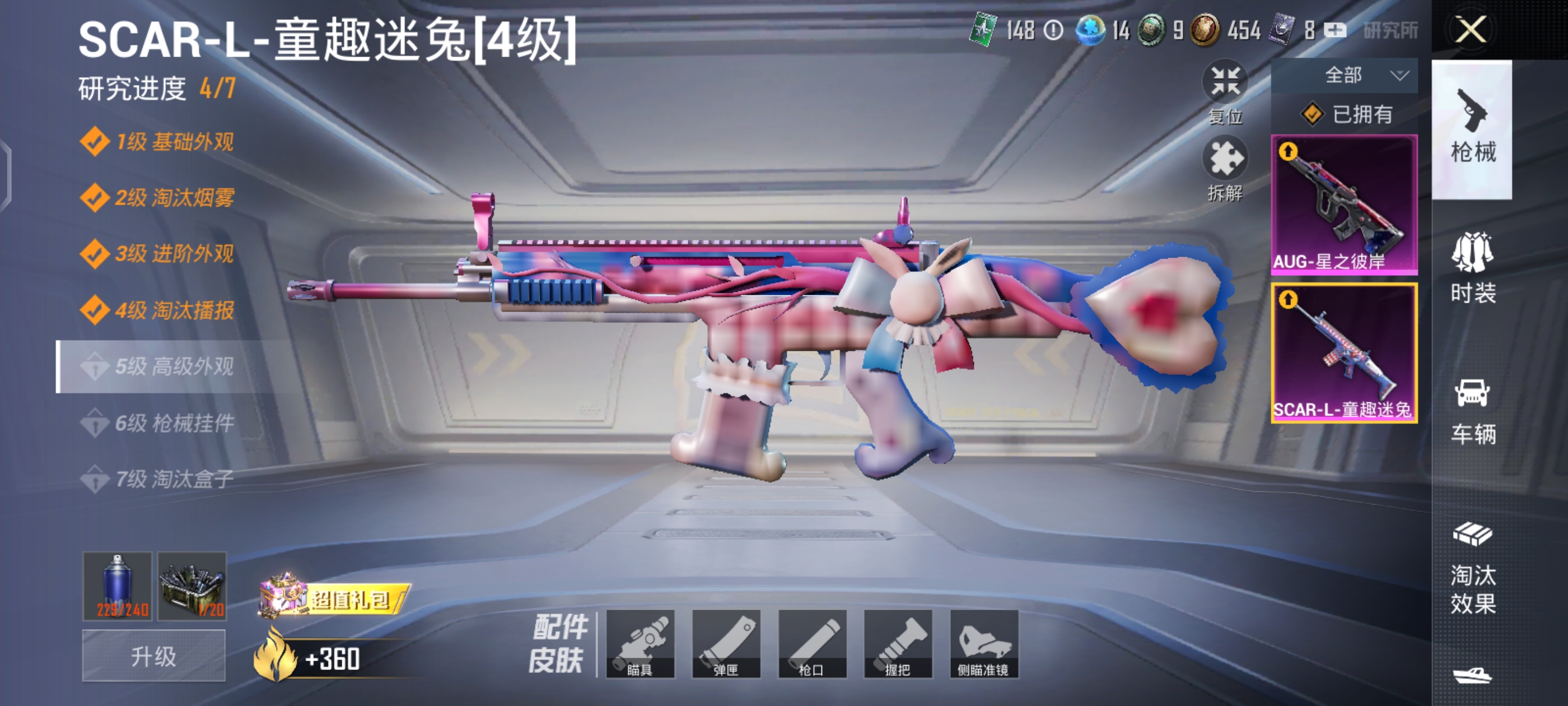Select the SCAR-L-童趣迷兔 skin thumbnail

point(1344,352)
